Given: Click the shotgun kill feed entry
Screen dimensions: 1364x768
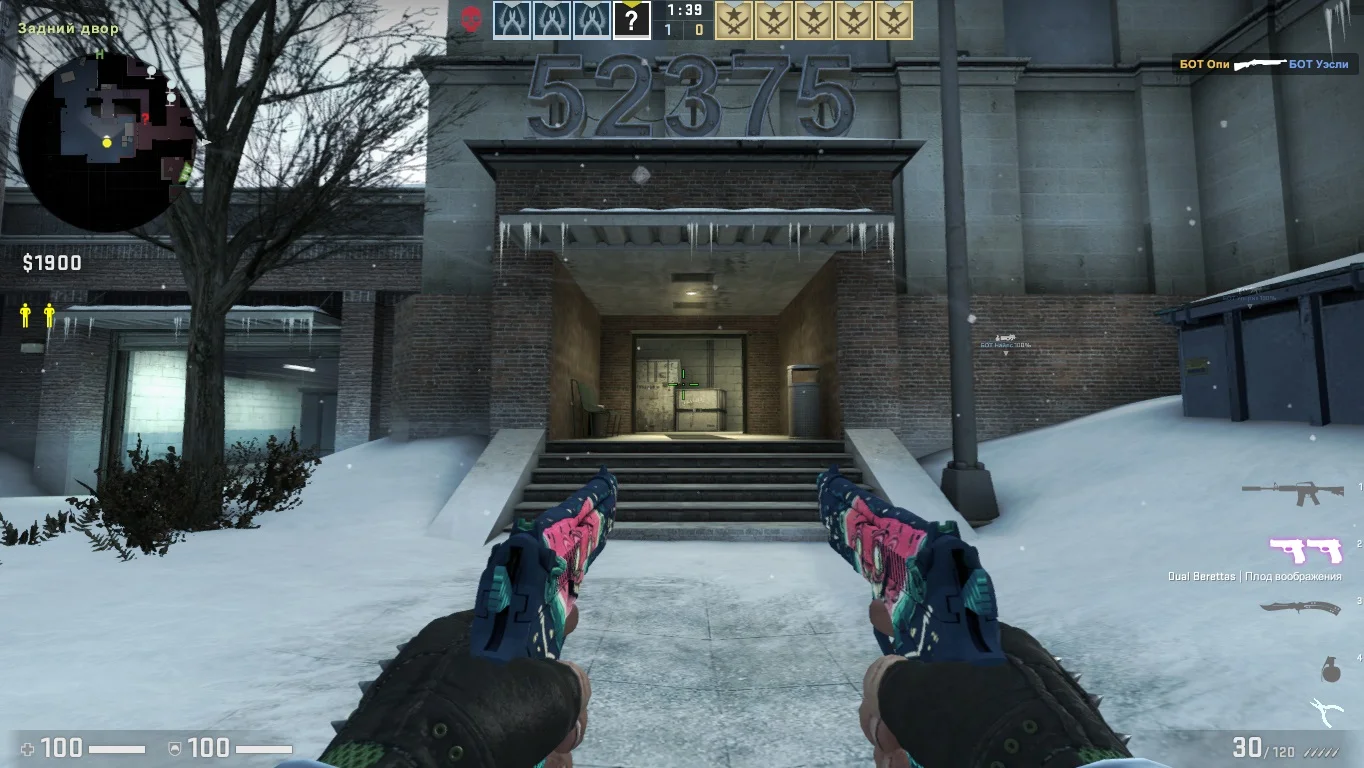Looking at the screenshot, I should point(1264,64).
